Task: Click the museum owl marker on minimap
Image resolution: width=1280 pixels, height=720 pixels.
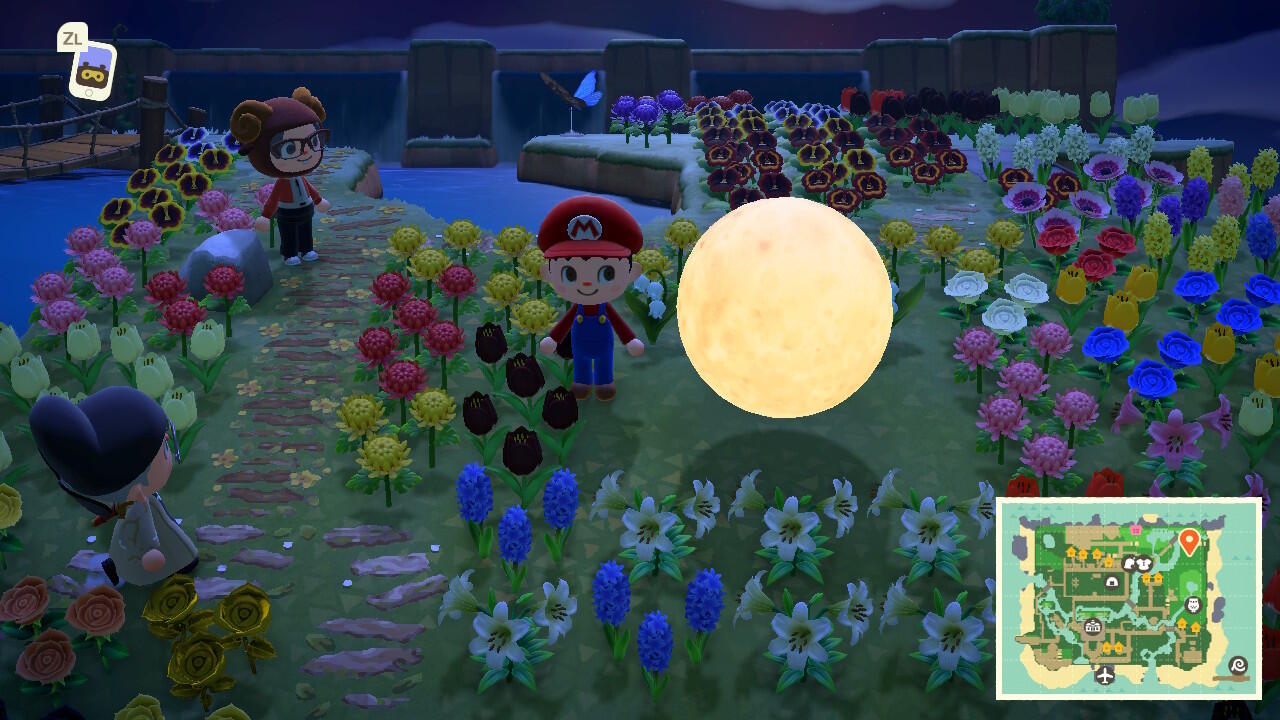Action: click(1193, 605)
